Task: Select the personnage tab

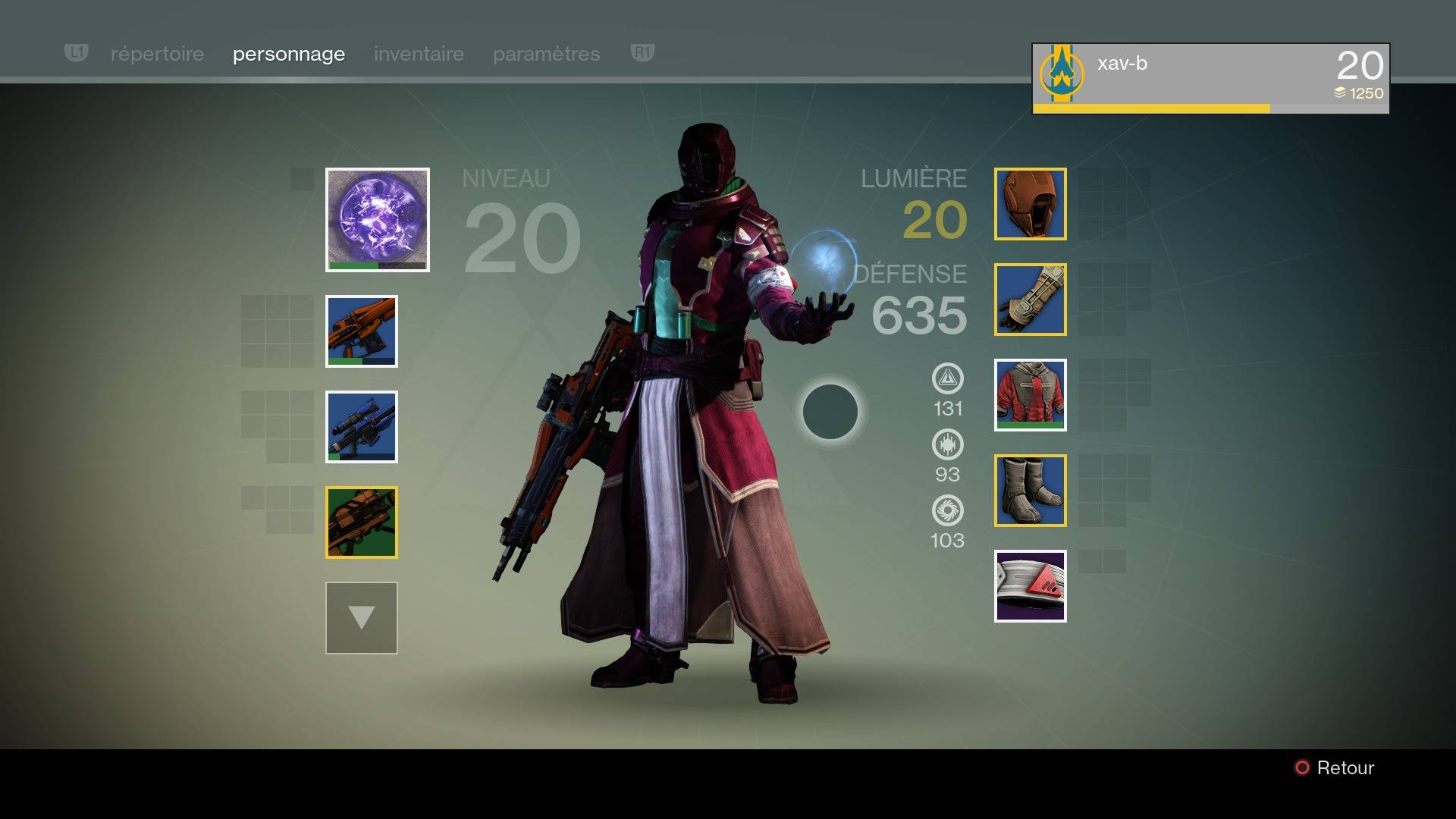Action: [x=289, y=54]
